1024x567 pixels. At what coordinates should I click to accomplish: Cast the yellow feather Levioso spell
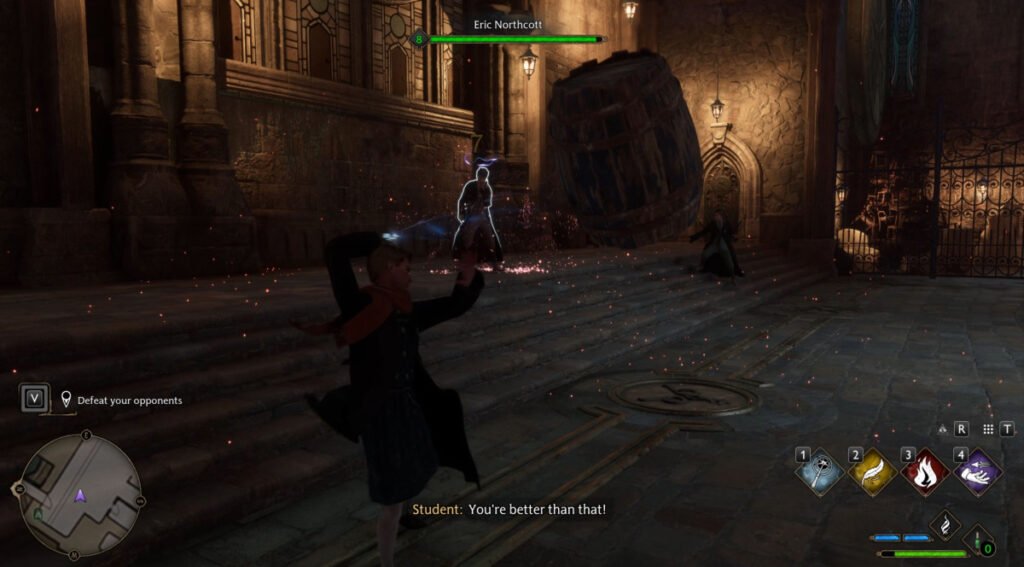click(872, 472)
